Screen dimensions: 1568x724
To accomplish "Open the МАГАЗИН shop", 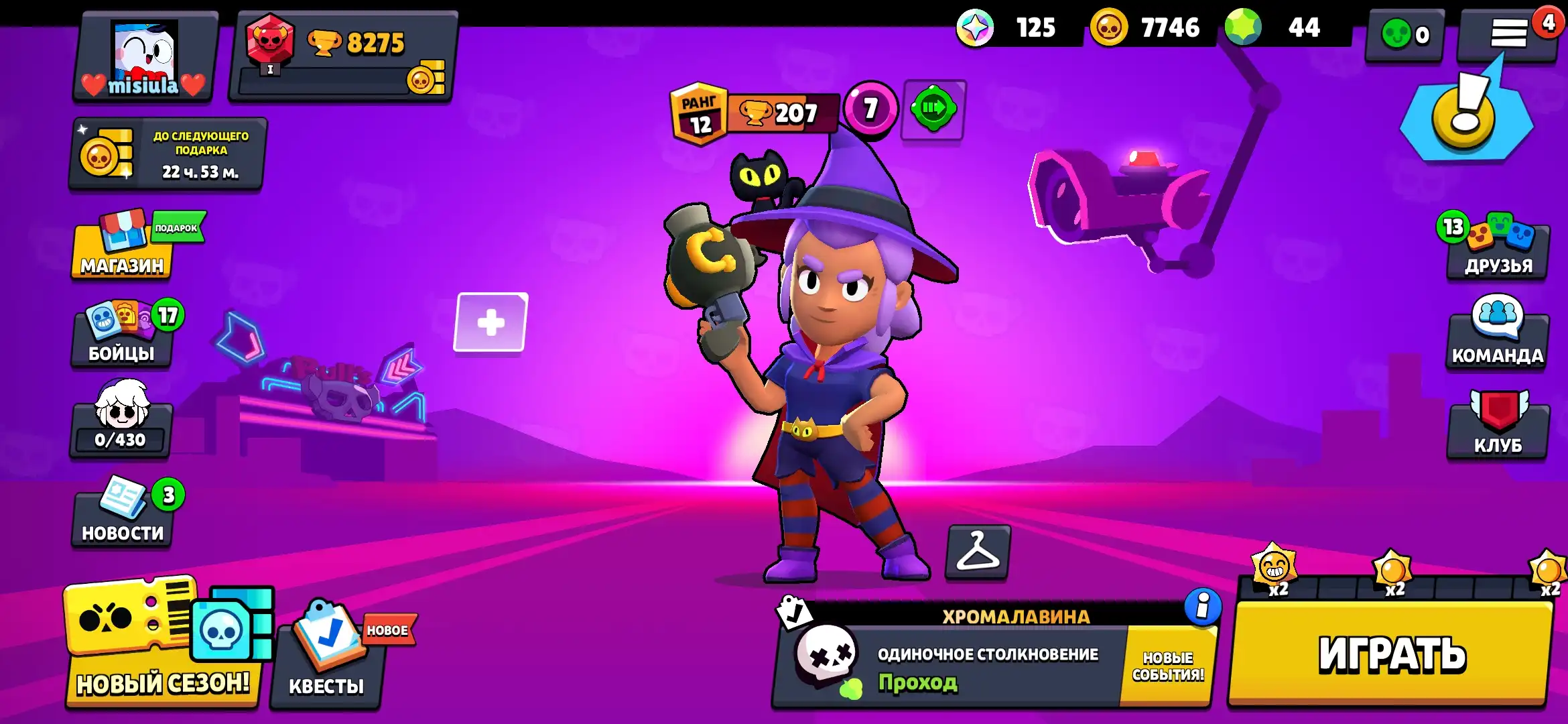I will [122, 249].
